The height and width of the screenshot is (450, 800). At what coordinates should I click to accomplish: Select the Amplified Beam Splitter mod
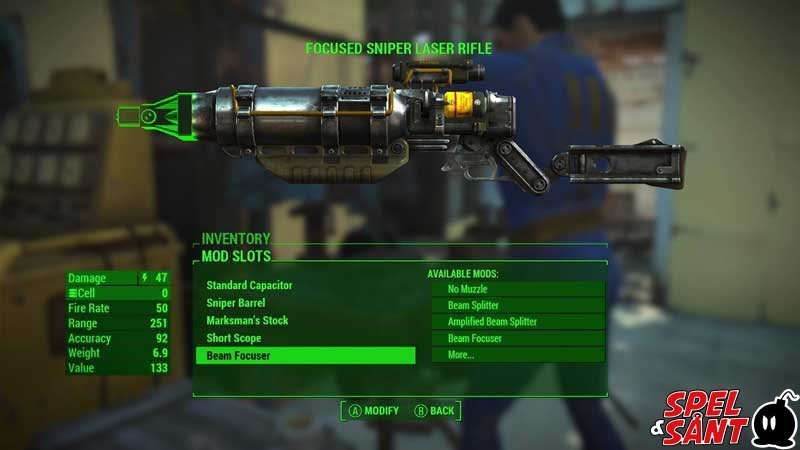click(518, 322)
